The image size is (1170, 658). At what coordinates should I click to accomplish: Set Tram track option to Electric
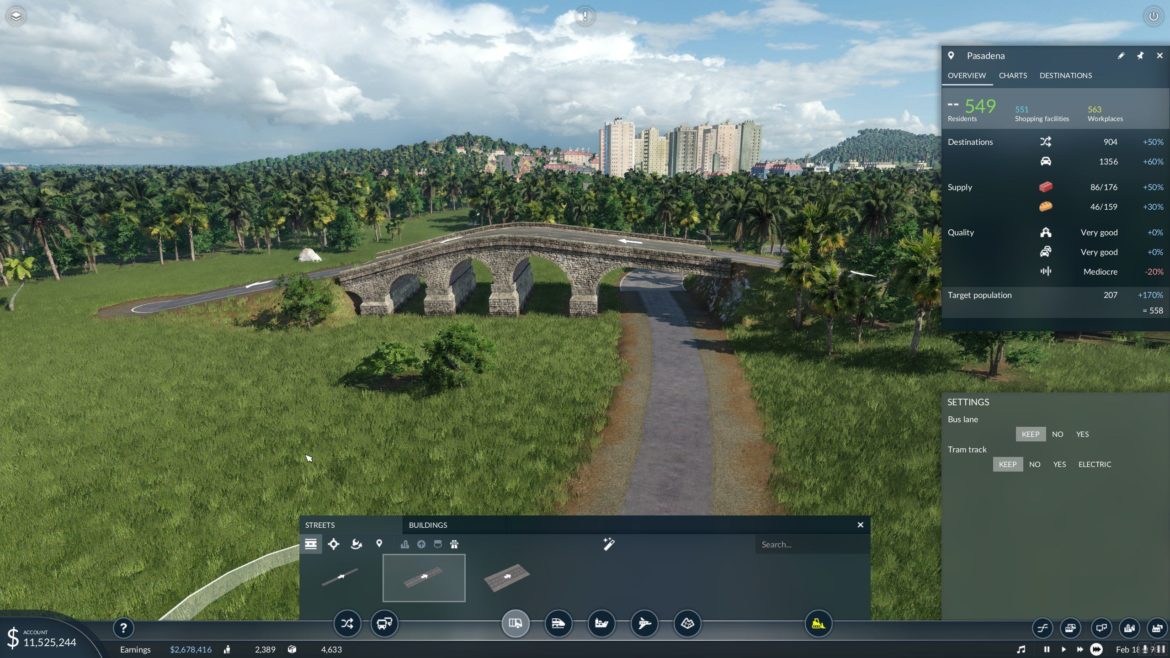pos(1094,464)
